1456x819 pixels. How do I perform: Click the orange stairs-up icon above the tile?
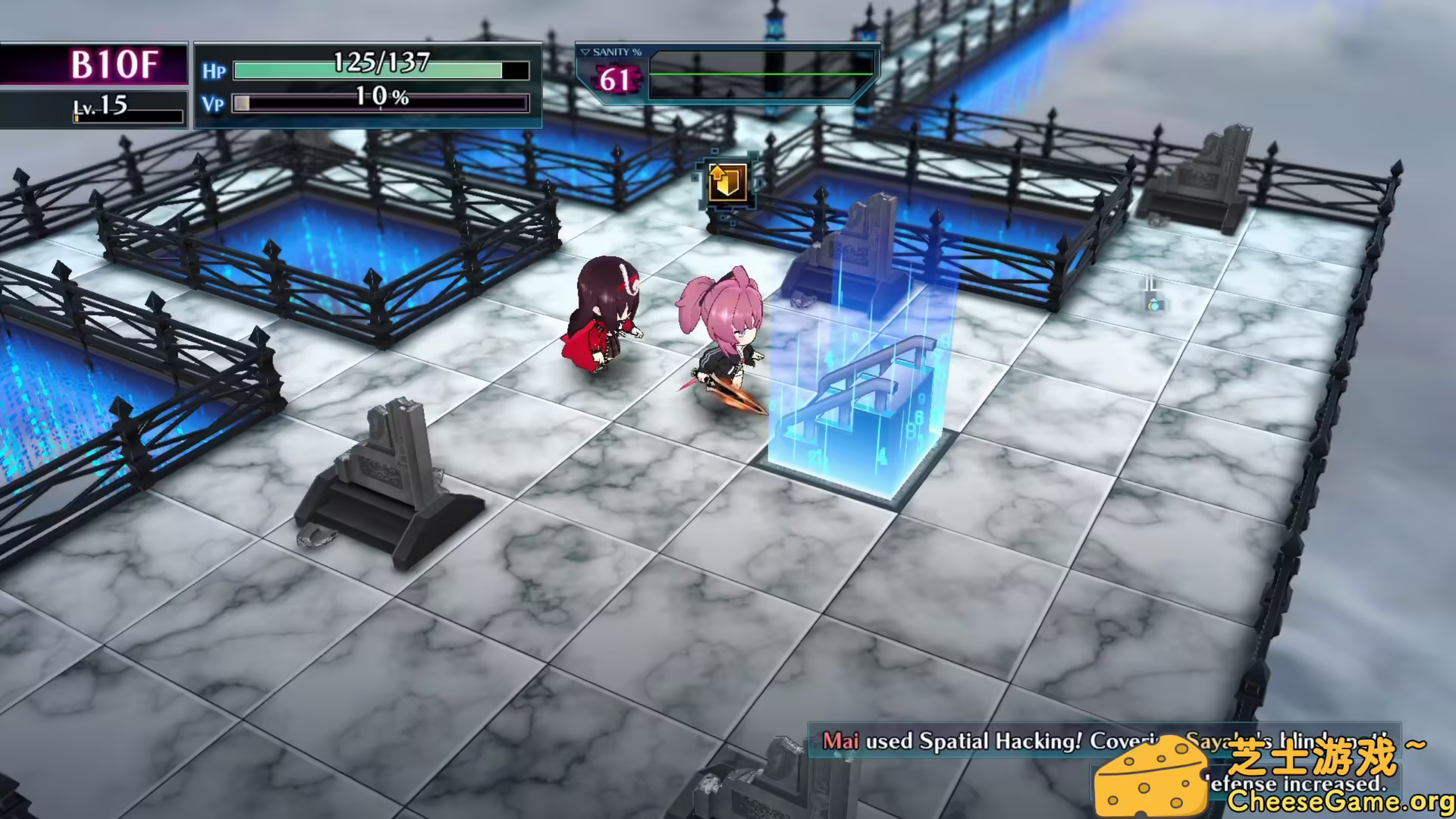(726, 182)
